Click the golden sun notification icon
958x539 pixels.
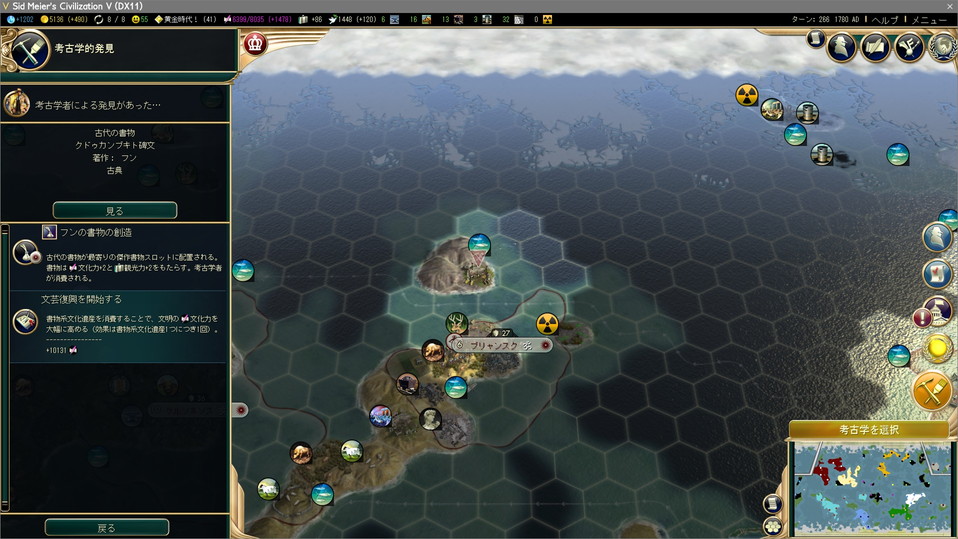(939, 348)
